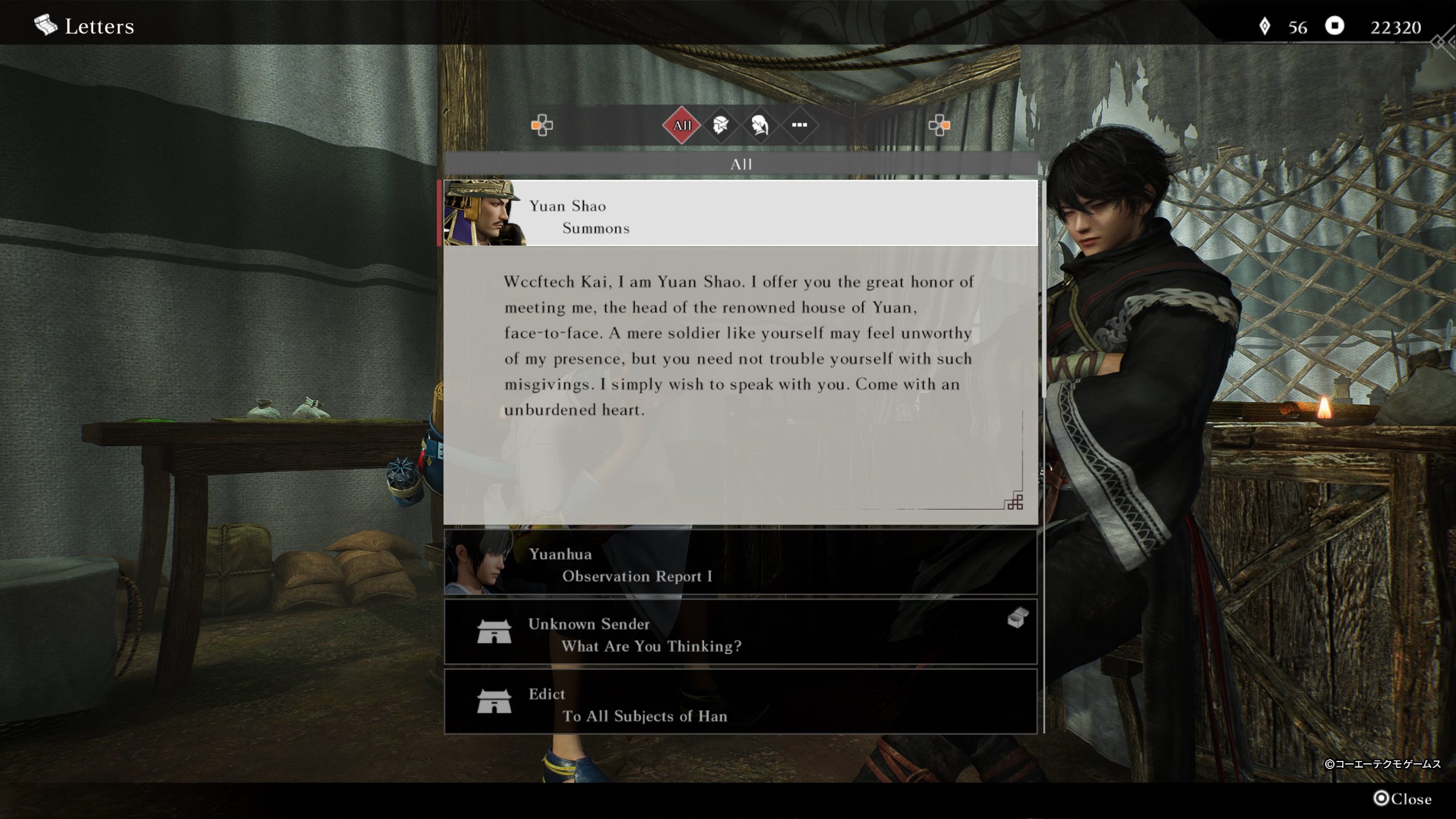The width and height of the screenshot is (1456, 819).
Task: Open the three-dots other letters tab
Action: click(x=799, y=125)
